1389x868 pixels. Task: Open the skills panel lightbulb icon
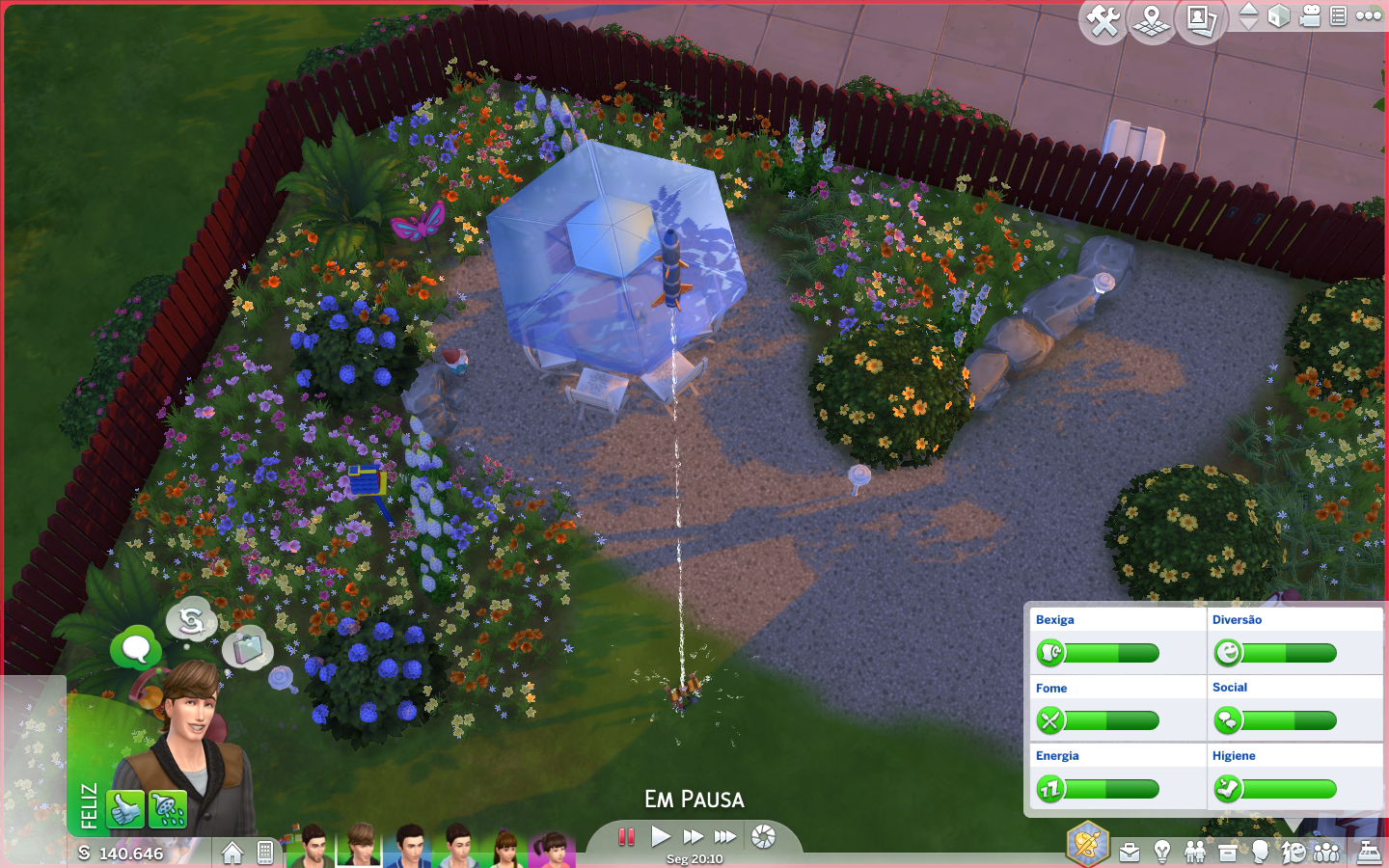coord(1162,853)
